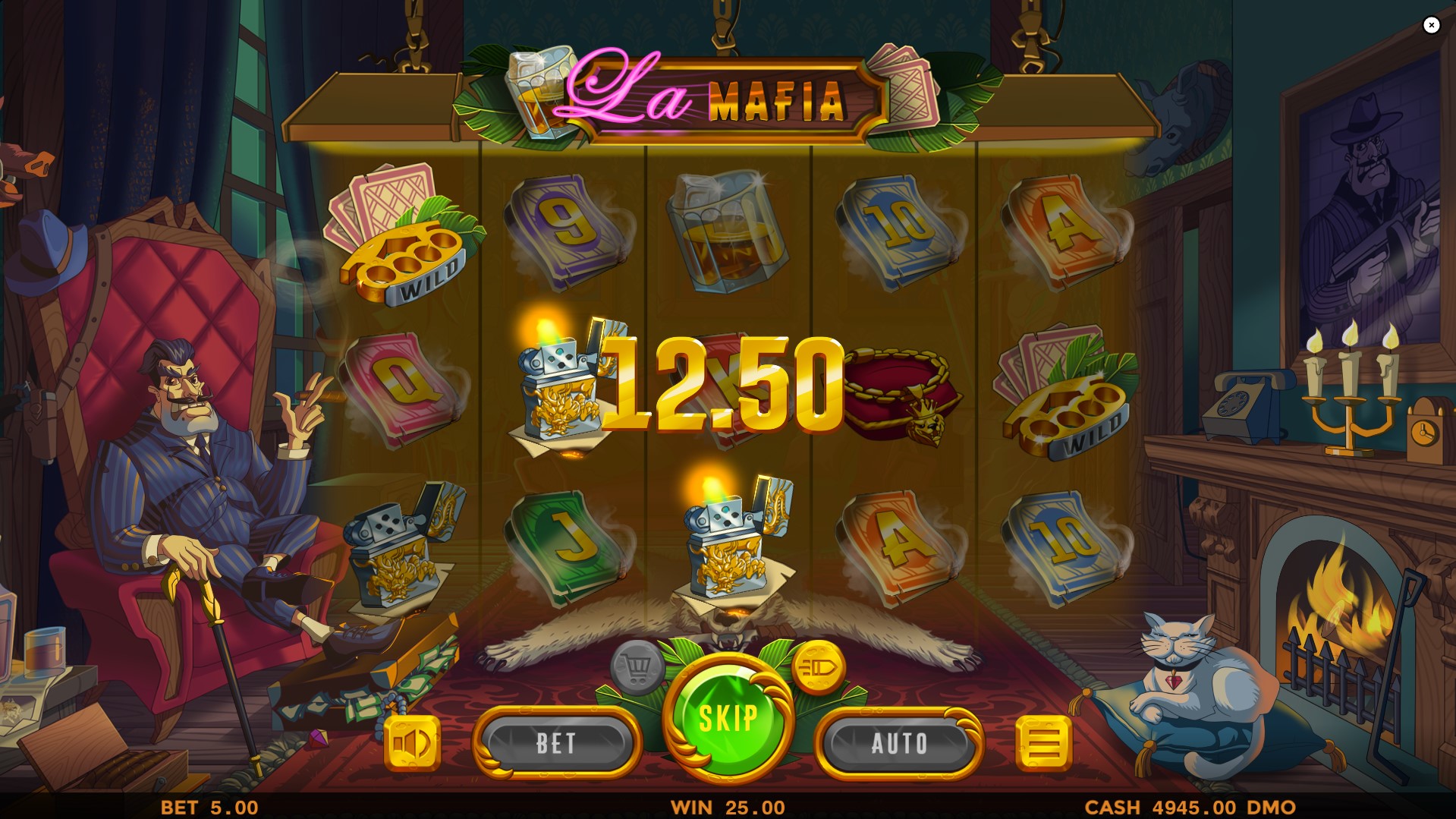Click the shopping cart buy-feature coin icon
The width and height of the screenshot is (1456, 819).
pyautogui.click(x=636, y=668)
